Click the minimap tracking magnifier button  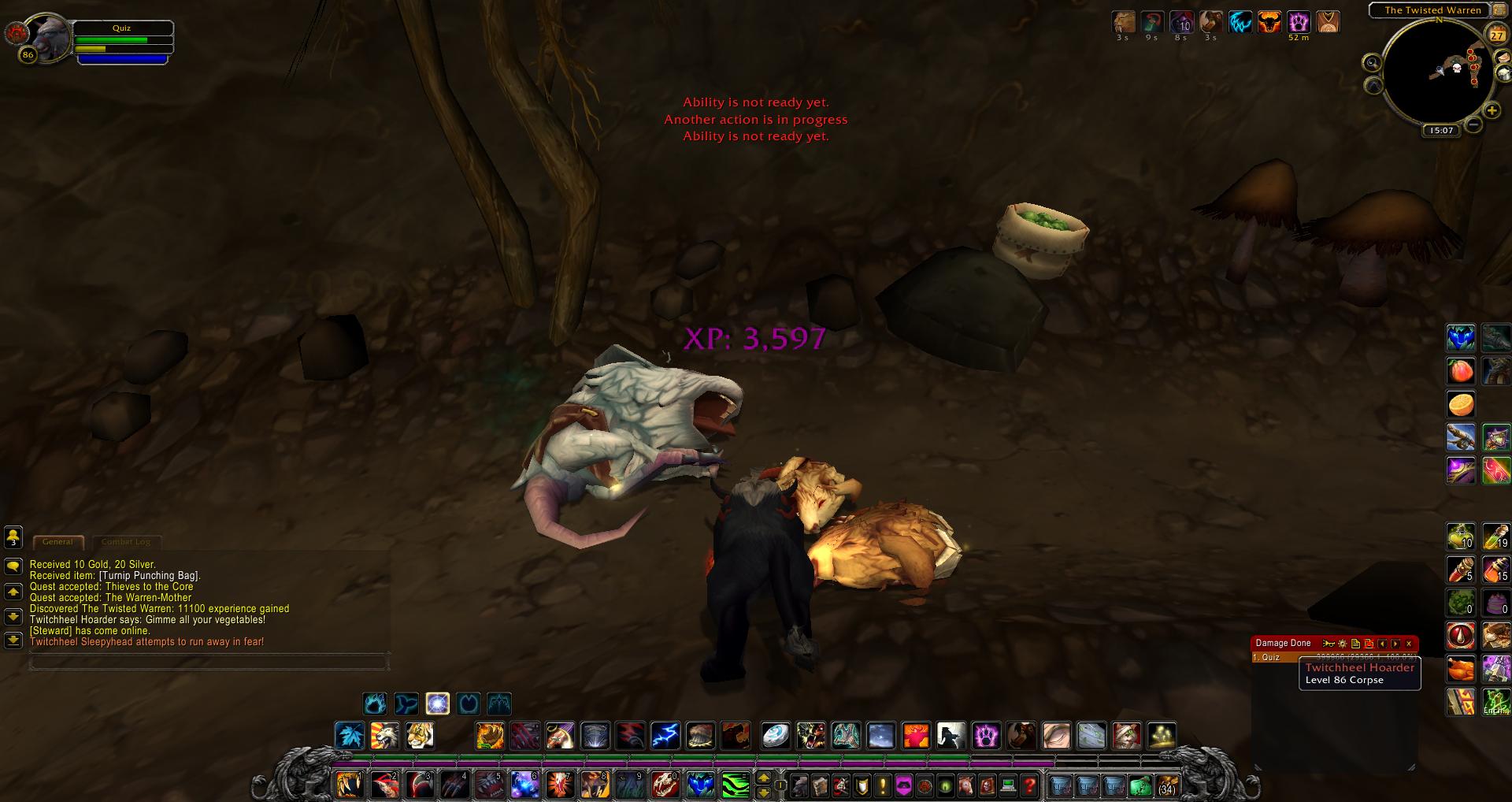pos(1373,63)
